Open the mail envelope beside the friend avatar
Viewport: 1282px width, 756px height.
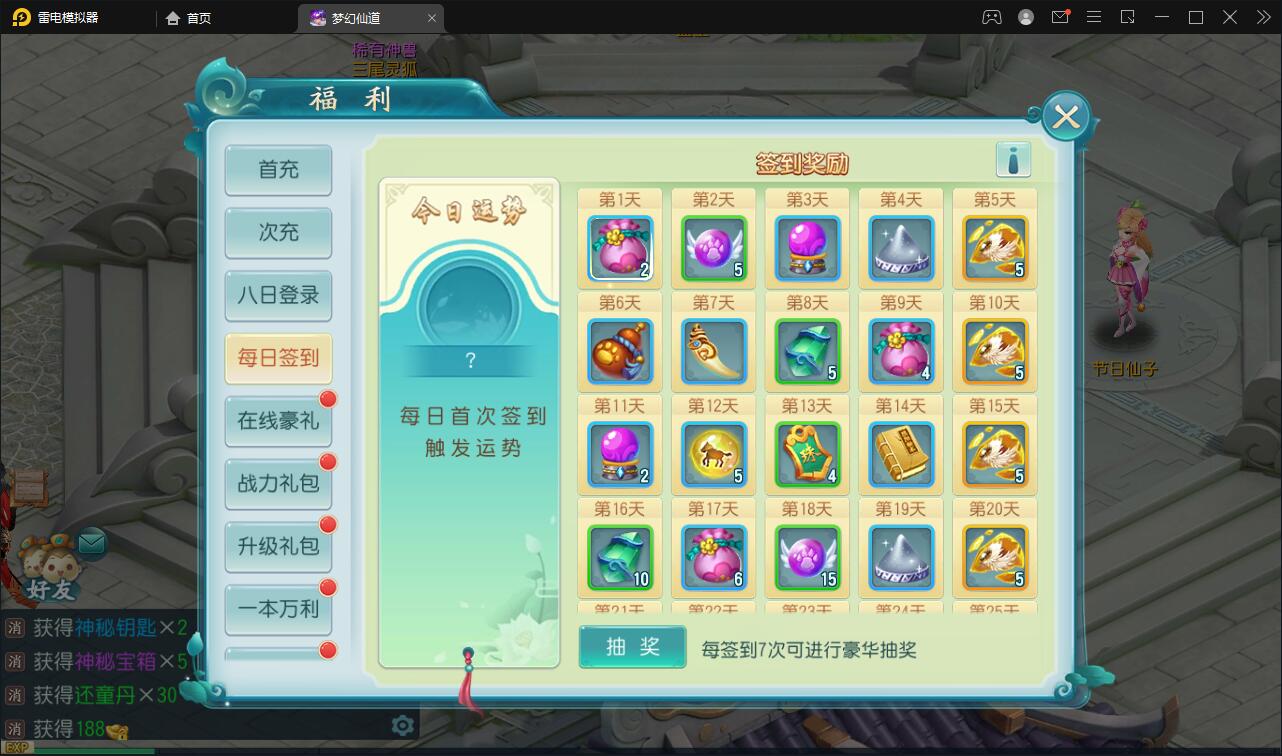coord(91,541)
